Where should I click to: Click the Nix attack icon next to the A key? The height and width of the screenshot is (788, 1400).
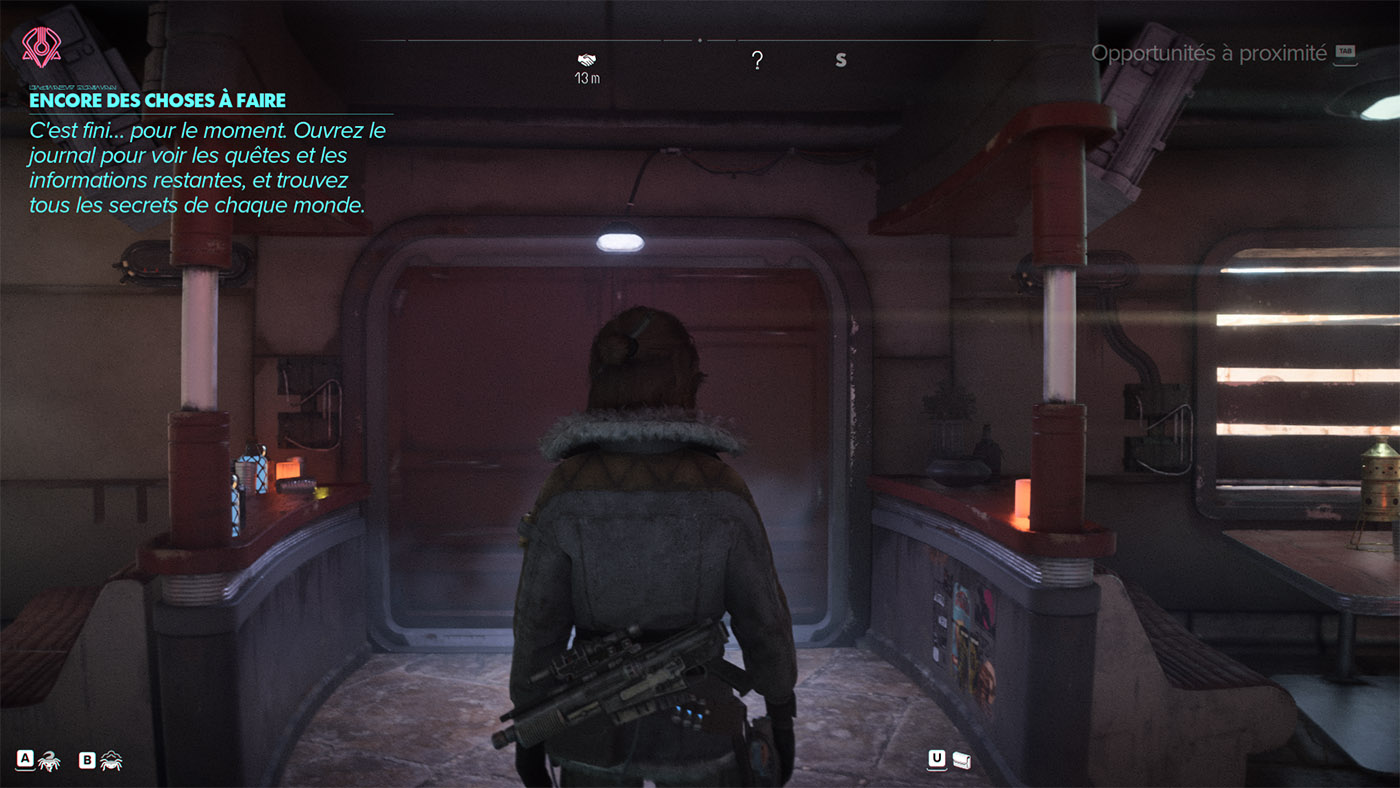50,760
